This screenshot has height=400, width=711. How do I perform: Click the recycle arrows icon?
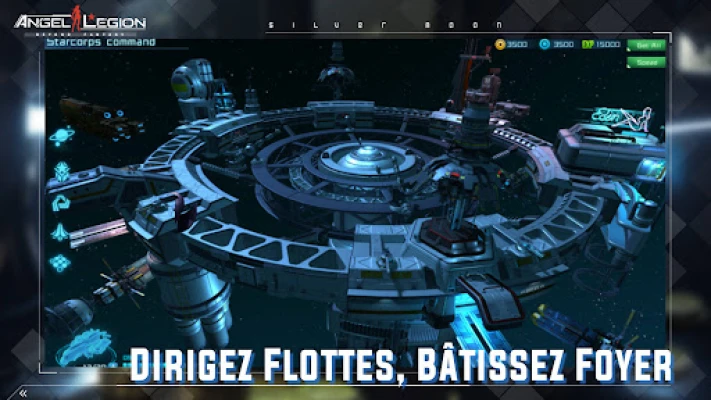point(61,202)
